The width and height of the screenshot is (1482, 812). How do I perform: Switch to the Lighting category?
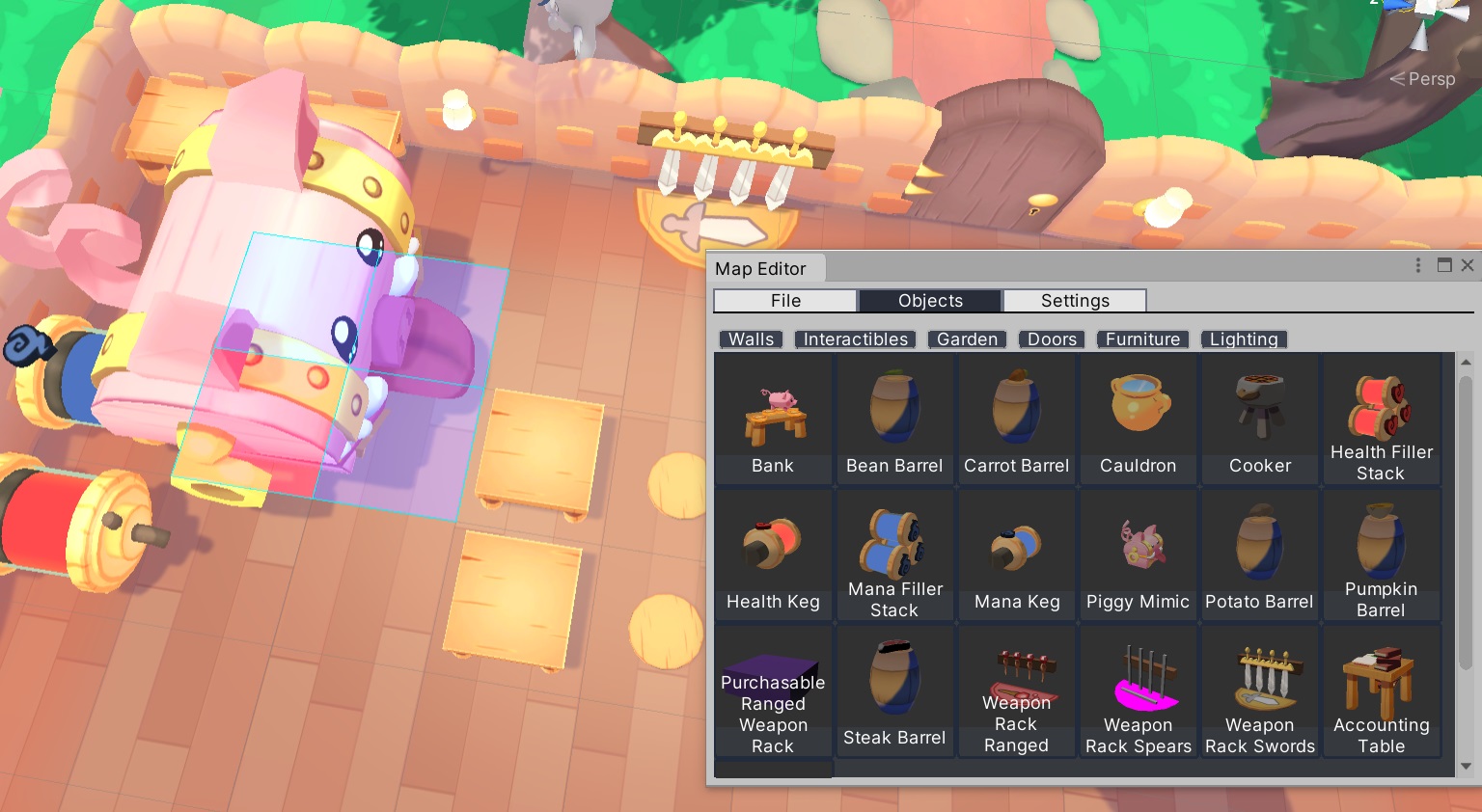tap(1244, 339)
